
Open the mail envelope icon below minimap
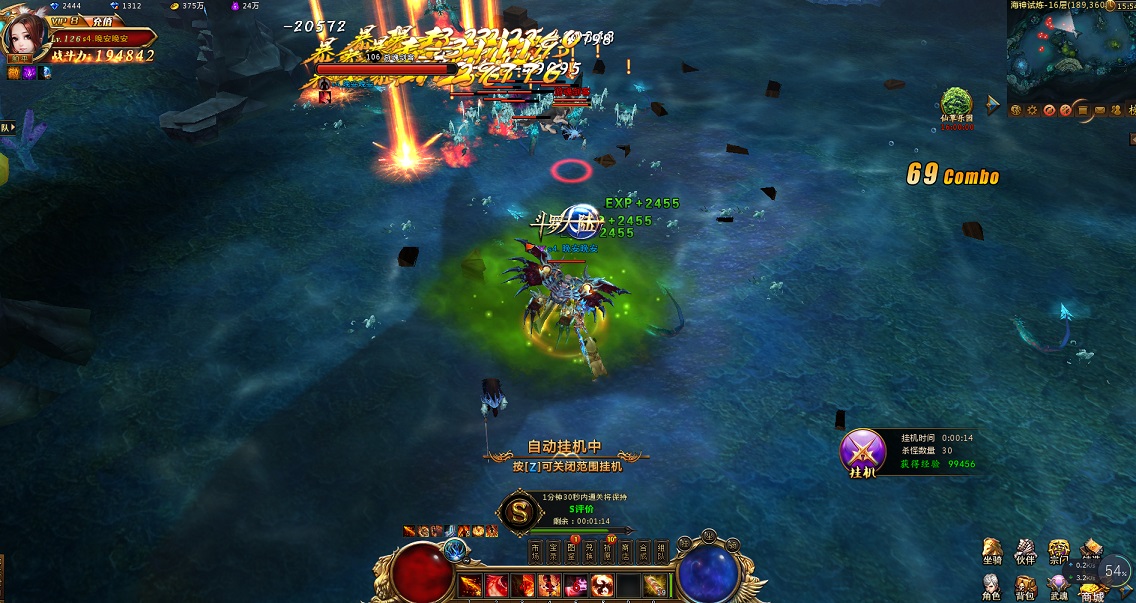click(x=1100, y=110)
